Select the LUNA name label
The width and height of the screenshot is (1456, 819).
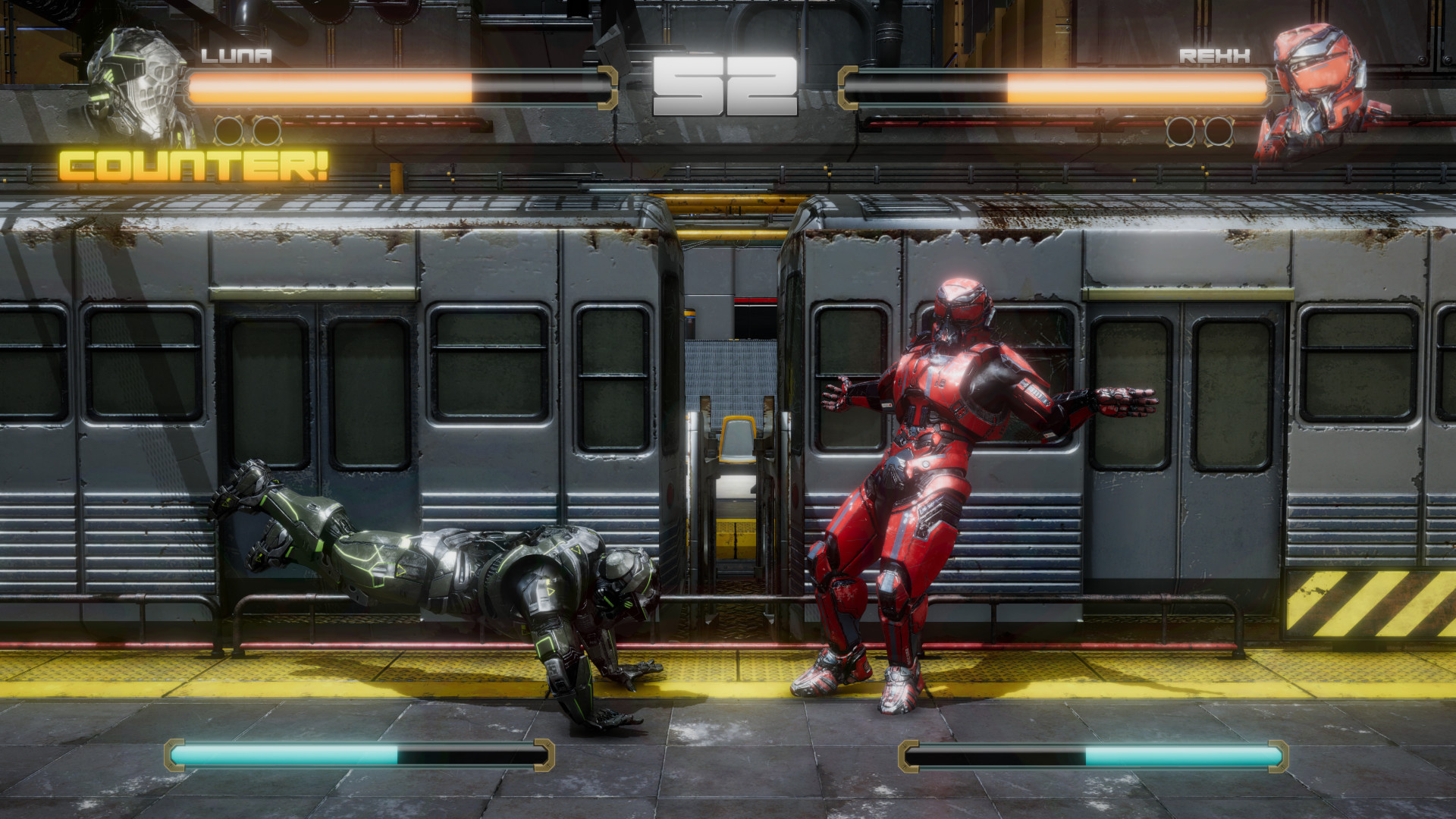click(x=235, y=54)
